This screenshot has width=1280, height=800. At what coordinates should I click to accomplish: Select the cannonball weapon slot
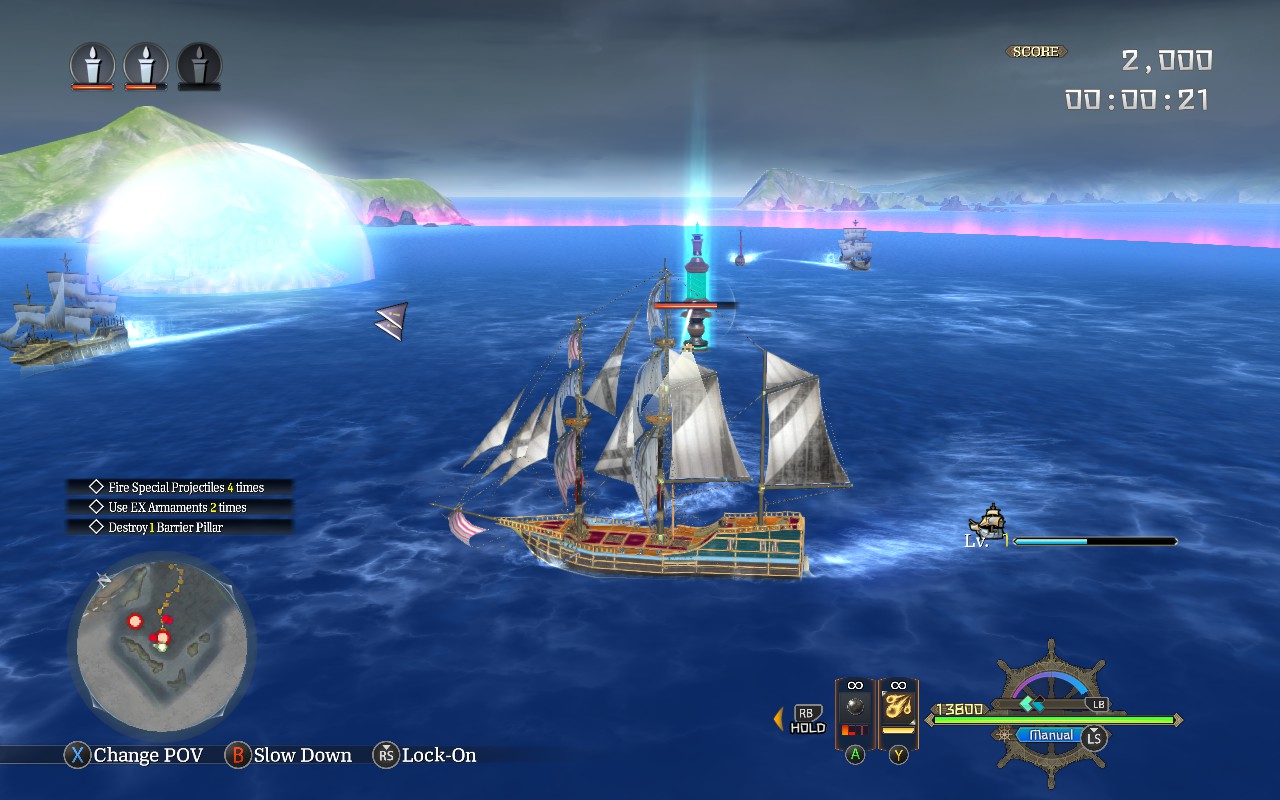tap(854, 711)
